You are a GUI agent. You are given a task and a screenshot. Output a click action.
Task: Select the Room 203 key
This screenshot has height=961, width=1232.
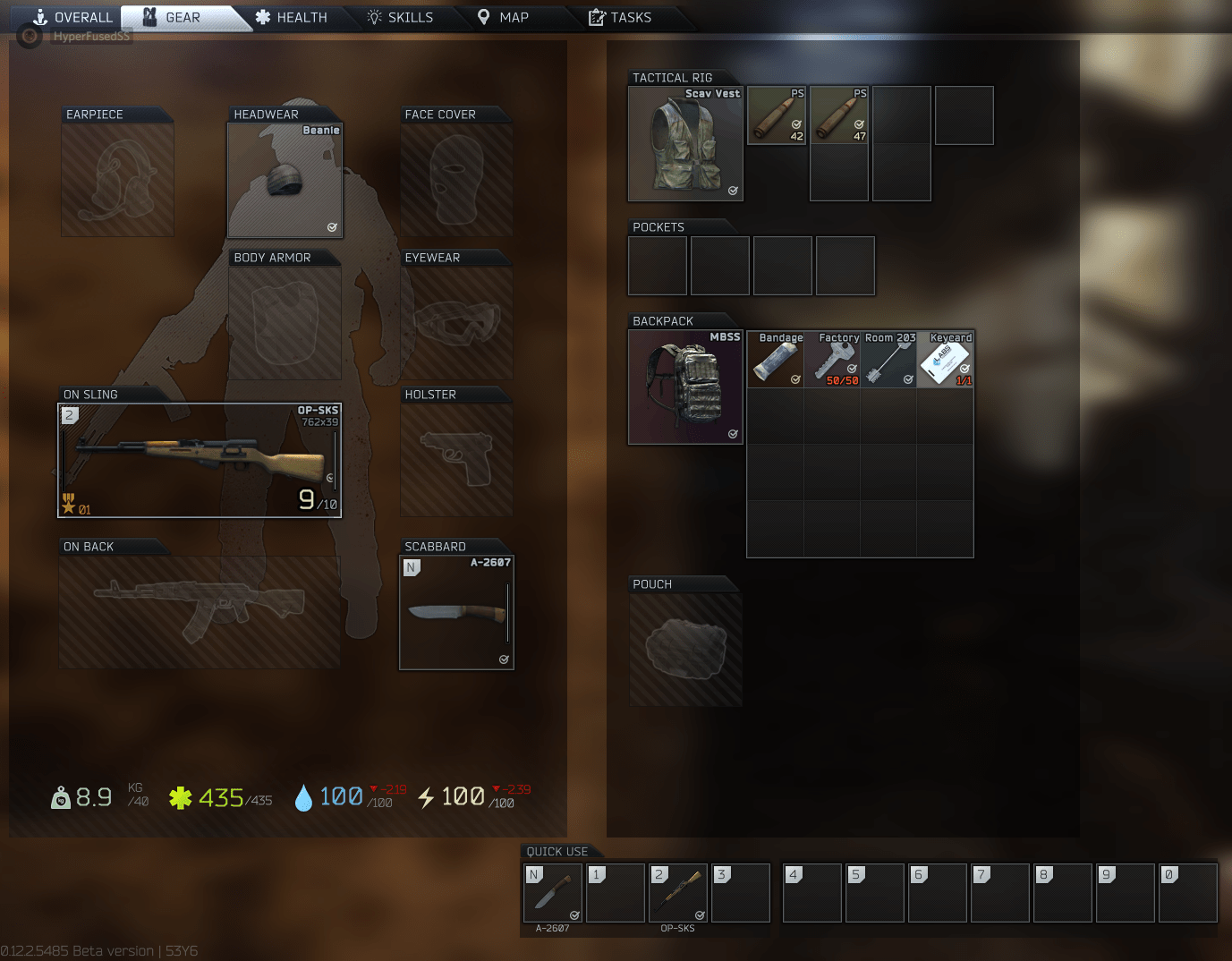(x=889, y=360)
